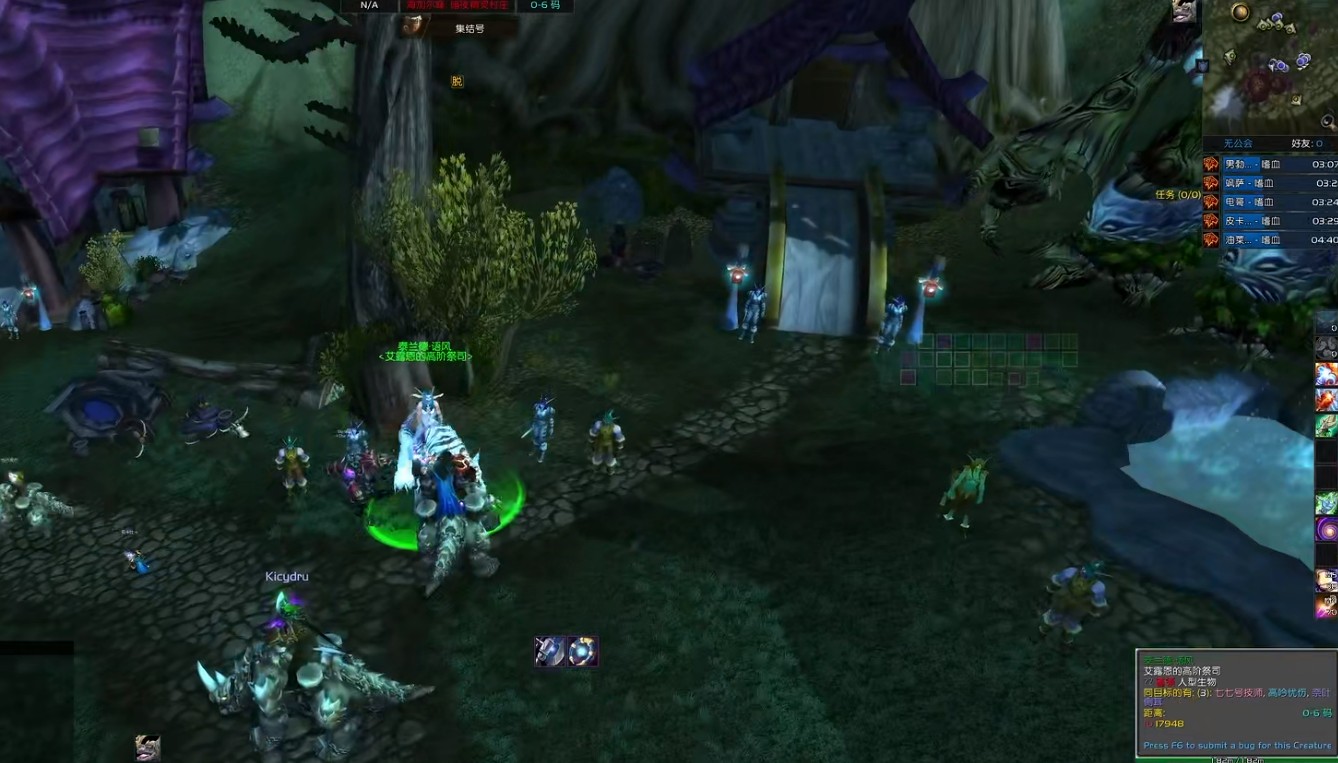Select the player named Kicydru
The width and height of the screenshot is (1338, 763).
[287, 577]
